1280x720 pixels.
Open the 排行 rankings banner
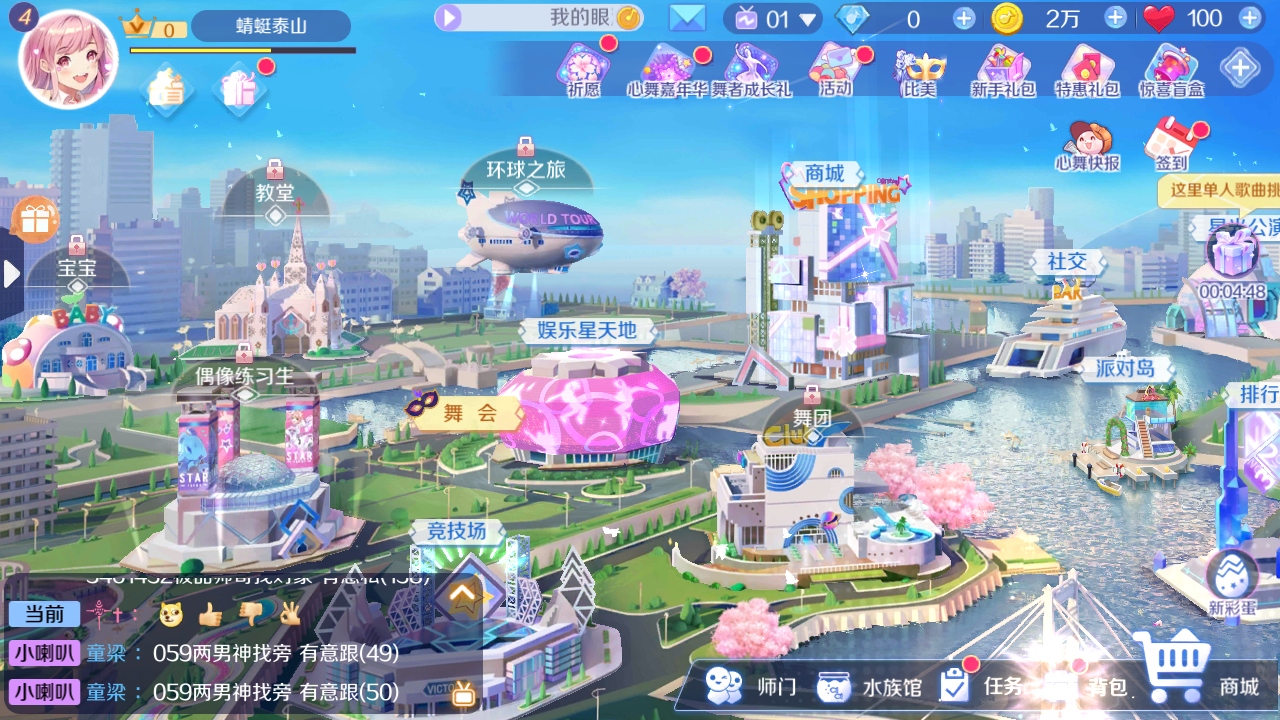1256,393
